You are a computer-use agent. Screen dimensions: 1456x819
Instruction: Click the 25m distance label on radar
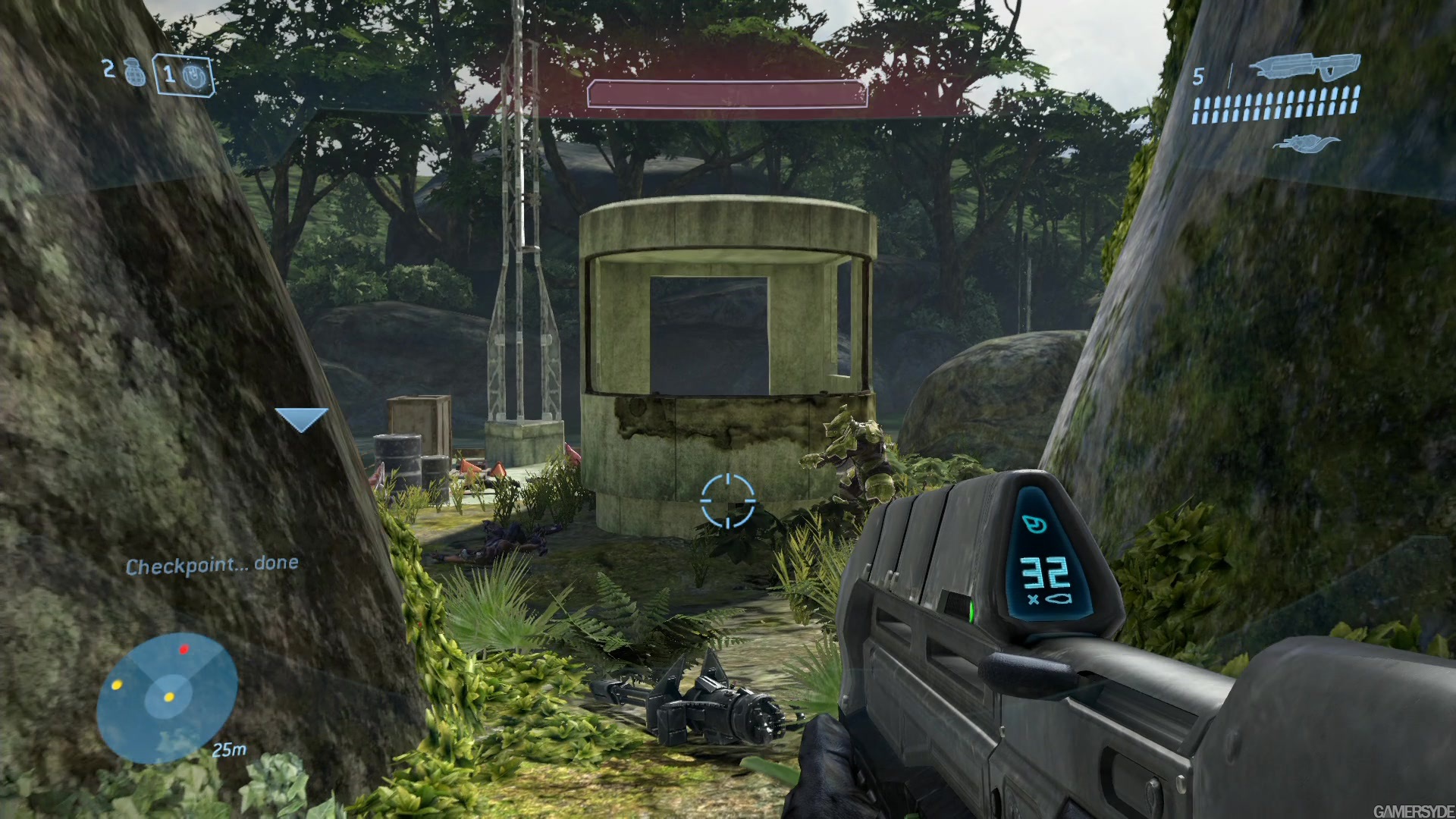[x=227, y=749]
